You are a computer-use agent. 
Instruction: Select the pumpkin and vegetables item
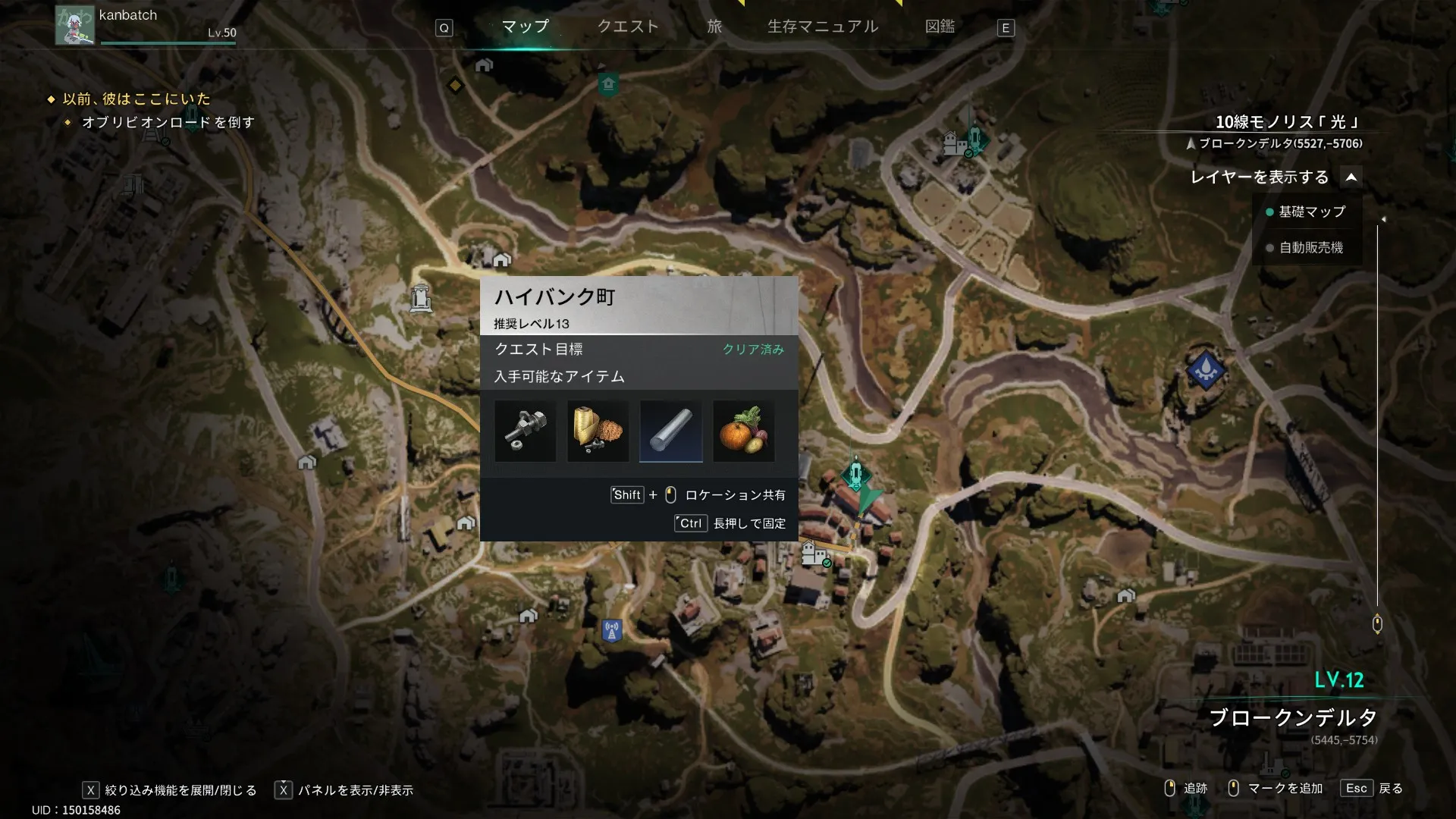744,431
